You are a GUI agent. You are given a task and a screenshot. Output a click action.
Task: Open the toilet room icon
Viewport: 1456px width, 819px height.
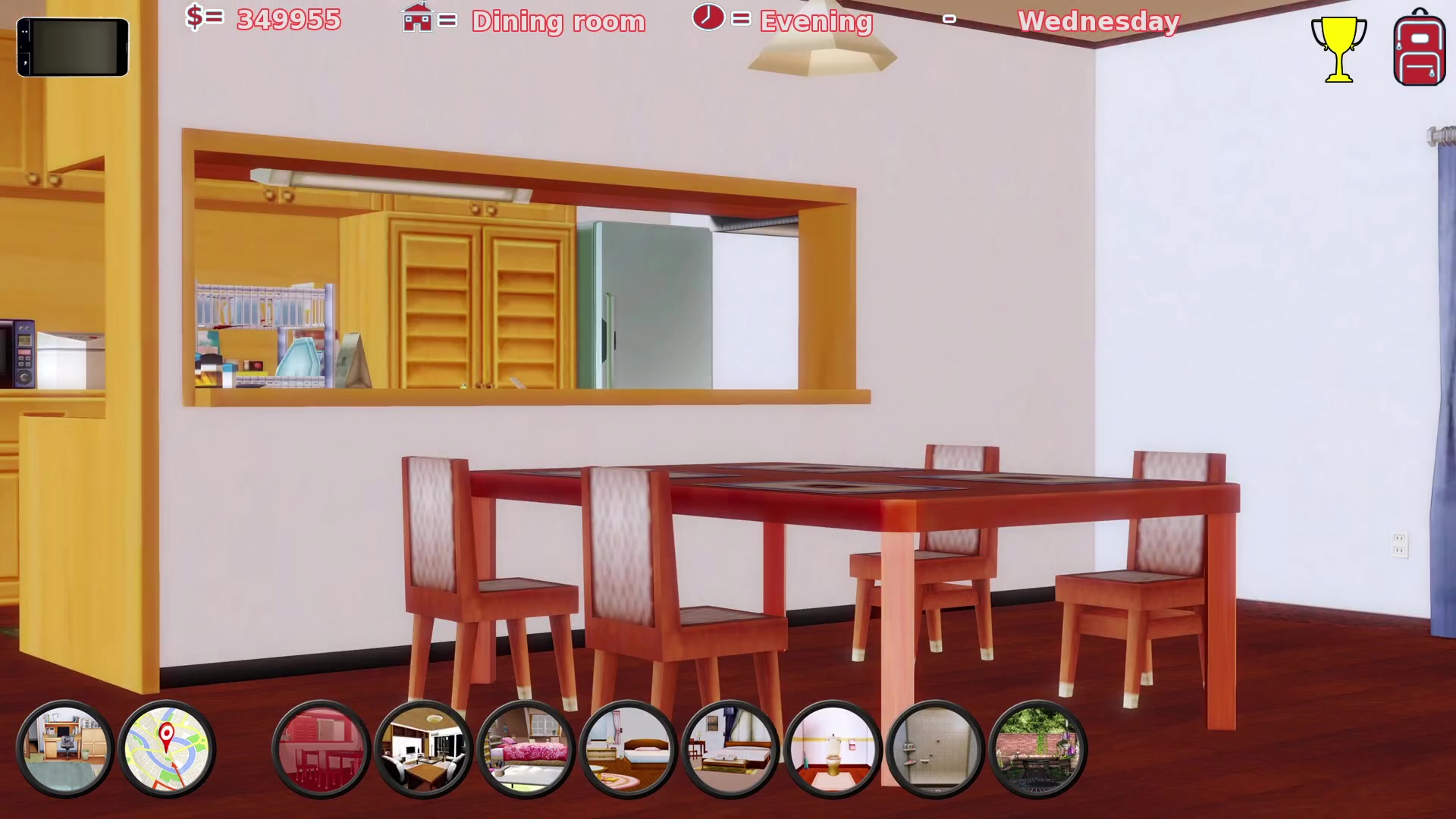834,749
